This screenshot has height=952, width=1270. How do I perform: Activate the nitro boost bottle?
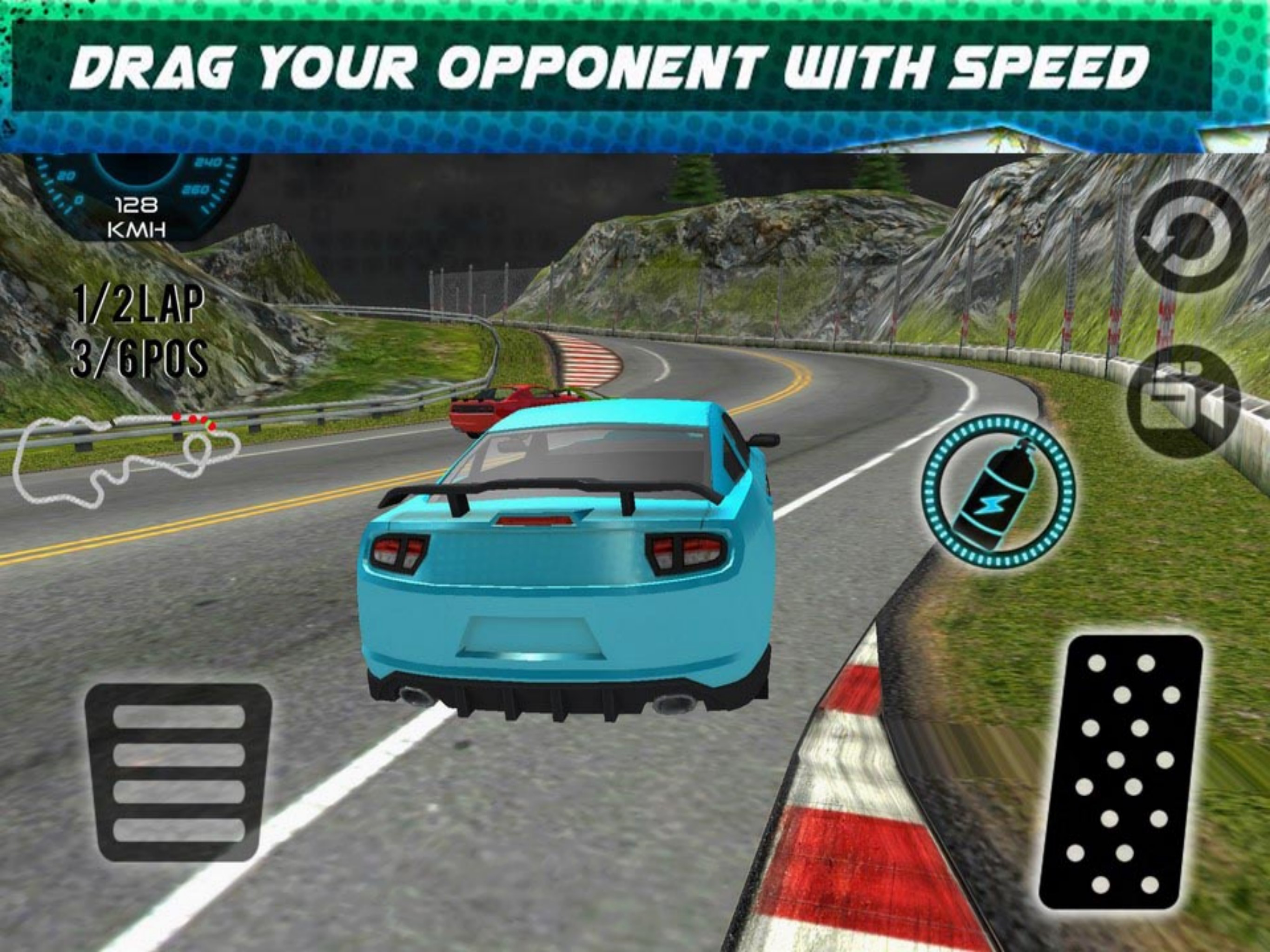[998, 493]
